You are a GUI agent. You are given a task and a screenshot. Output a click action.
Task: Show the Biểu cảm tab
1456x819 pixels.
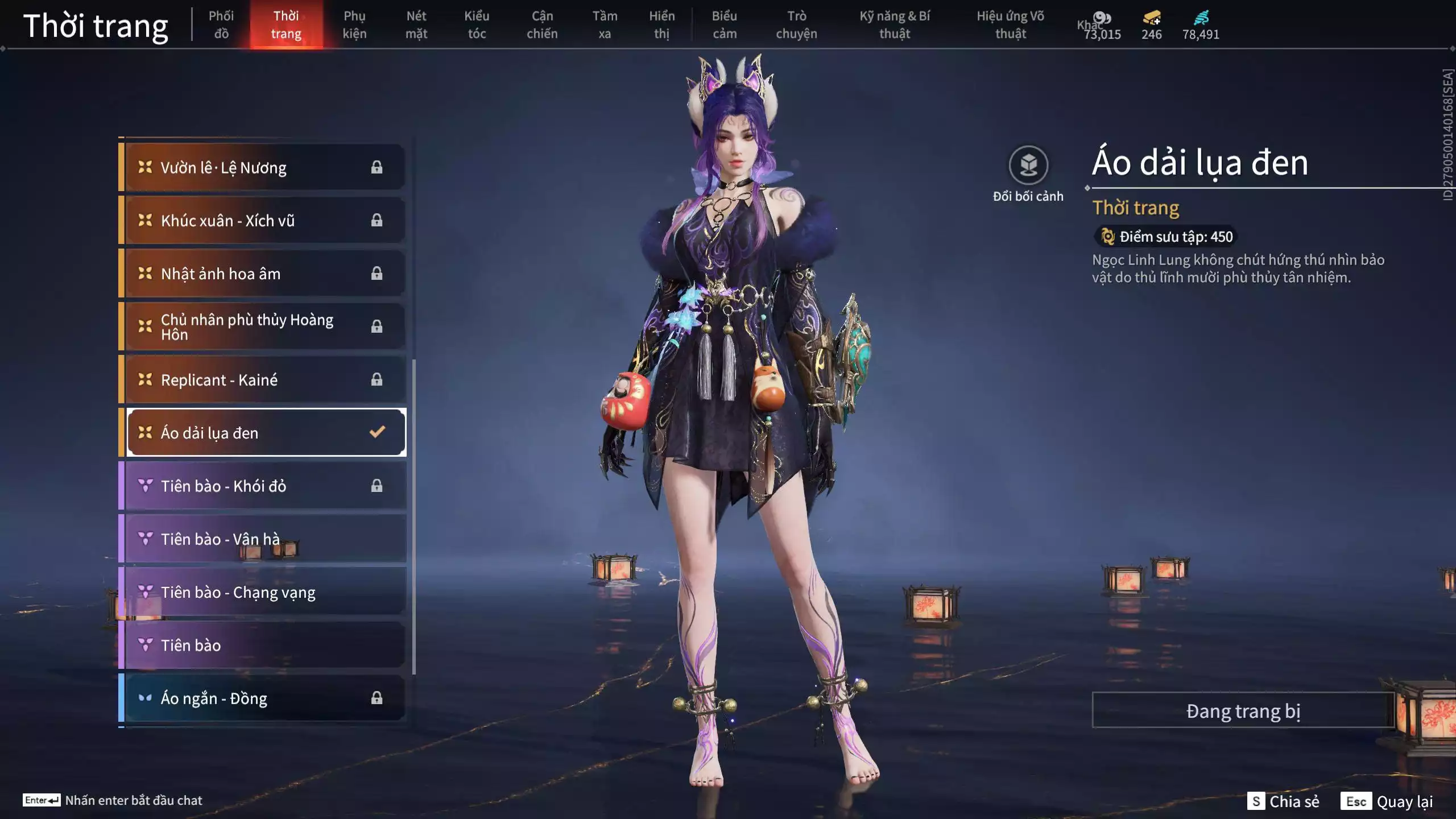point(725,24)
